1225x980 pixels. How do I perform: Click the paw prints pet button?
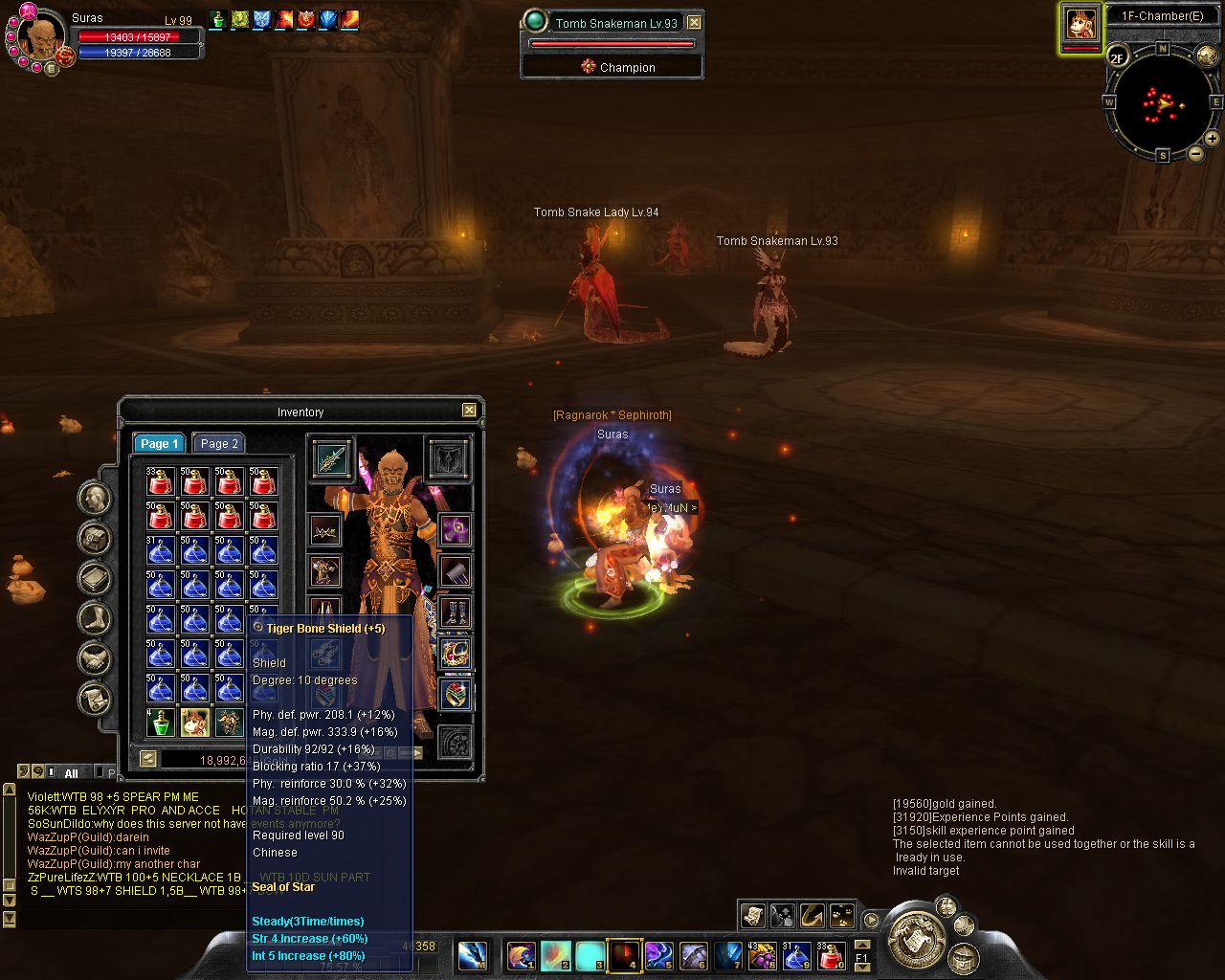tap(842, 916)
